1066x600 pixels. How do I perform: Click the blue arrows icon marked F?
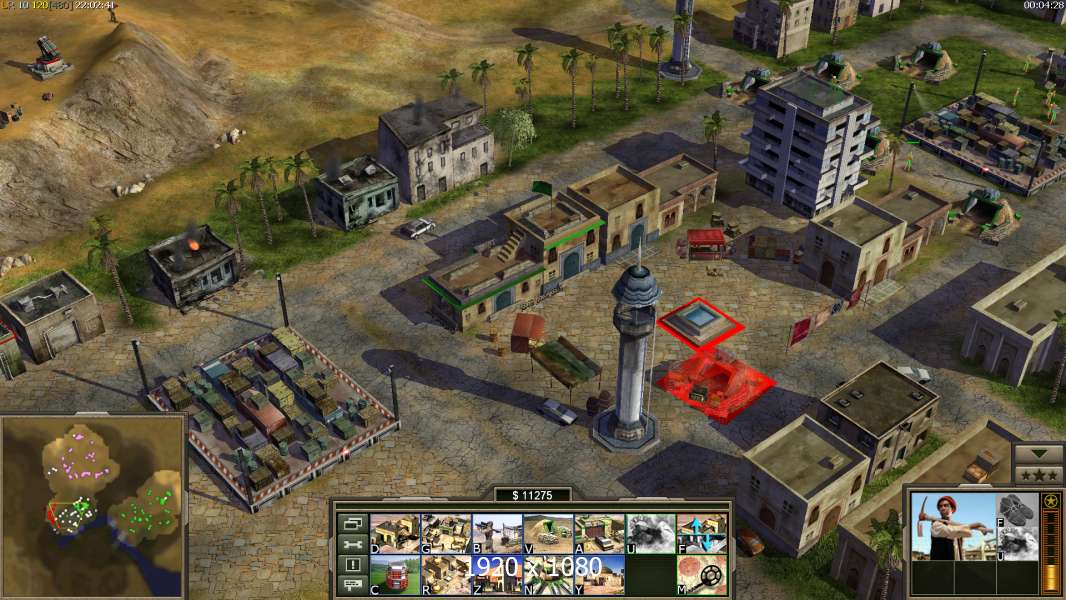702,533
